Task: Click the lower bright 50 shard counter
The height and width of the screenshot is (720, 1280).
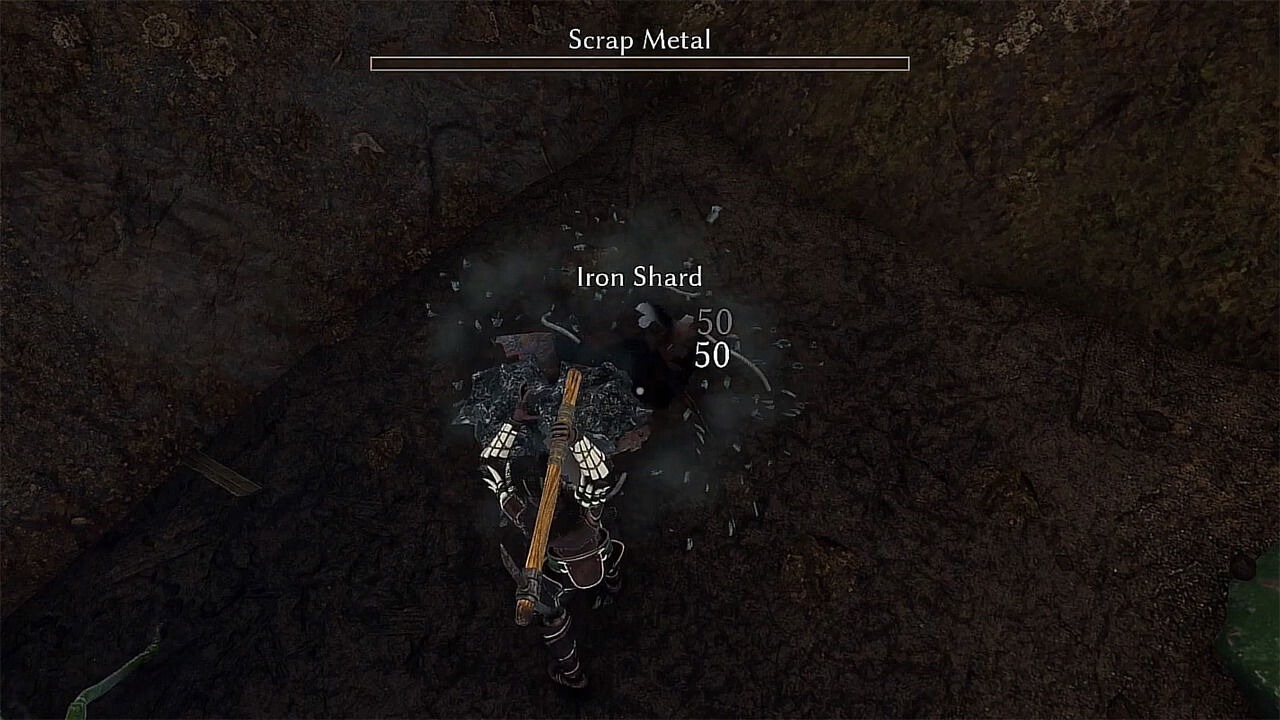Action: (x=712, y=352)
